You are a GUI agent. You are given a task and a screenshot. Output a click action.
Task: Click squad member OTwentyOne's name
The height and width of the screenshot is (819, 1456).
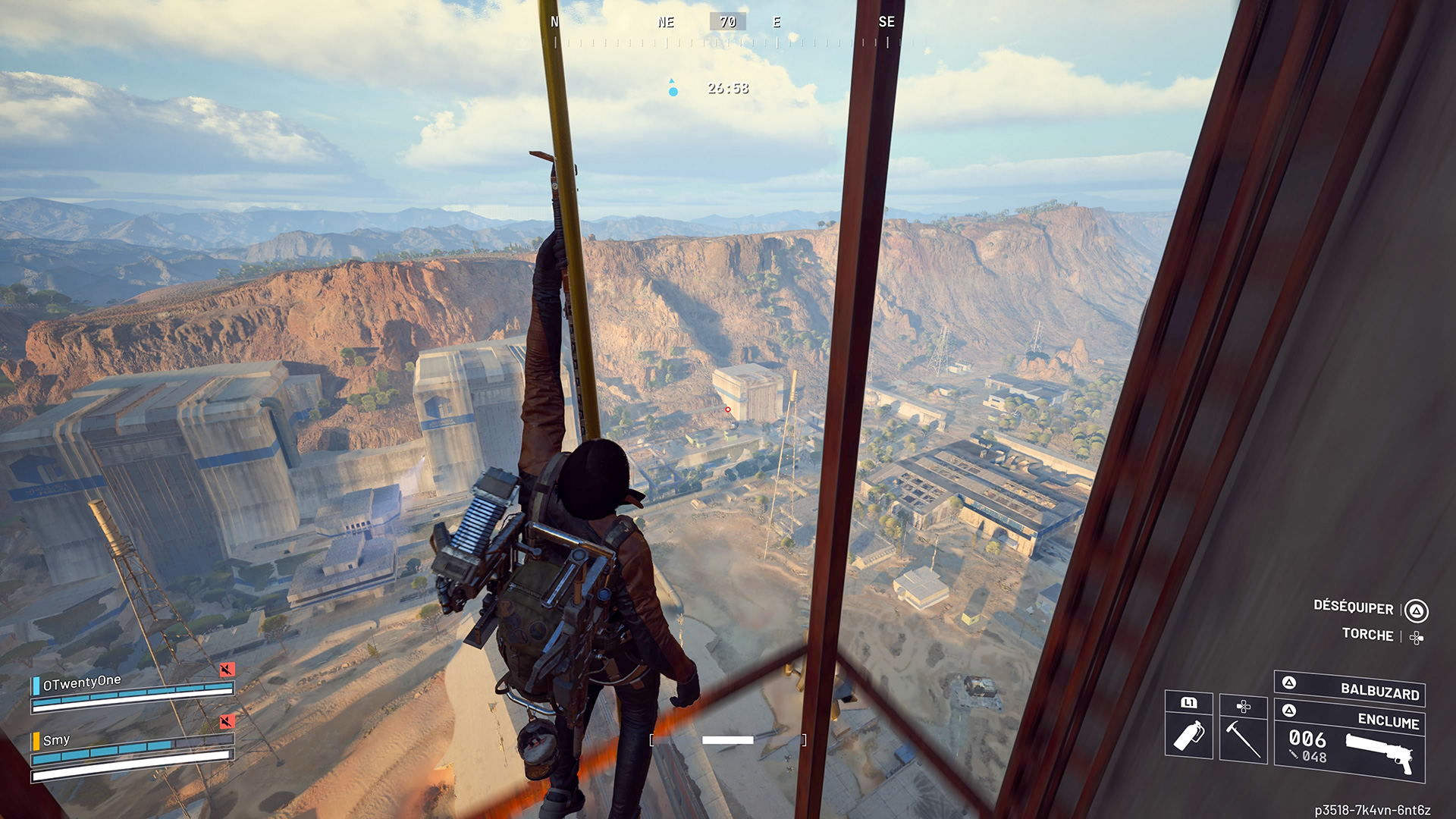(x=82, y=682)
